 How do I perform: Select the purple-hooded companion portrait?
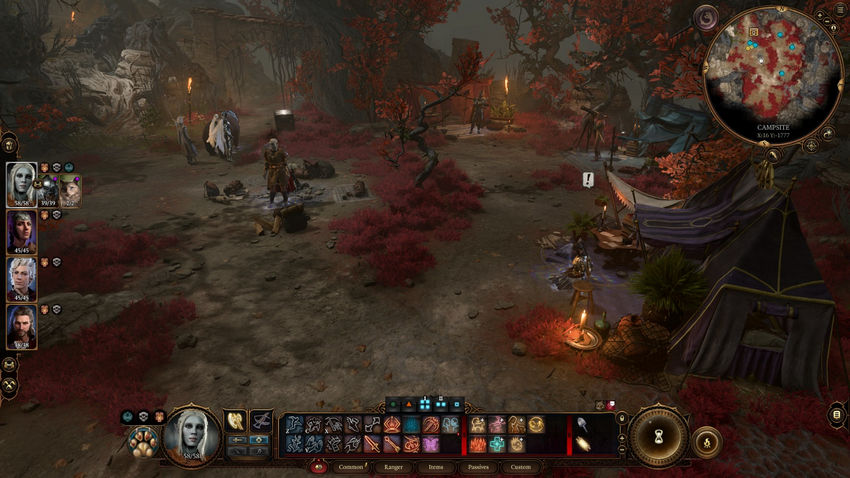point(22,231)
